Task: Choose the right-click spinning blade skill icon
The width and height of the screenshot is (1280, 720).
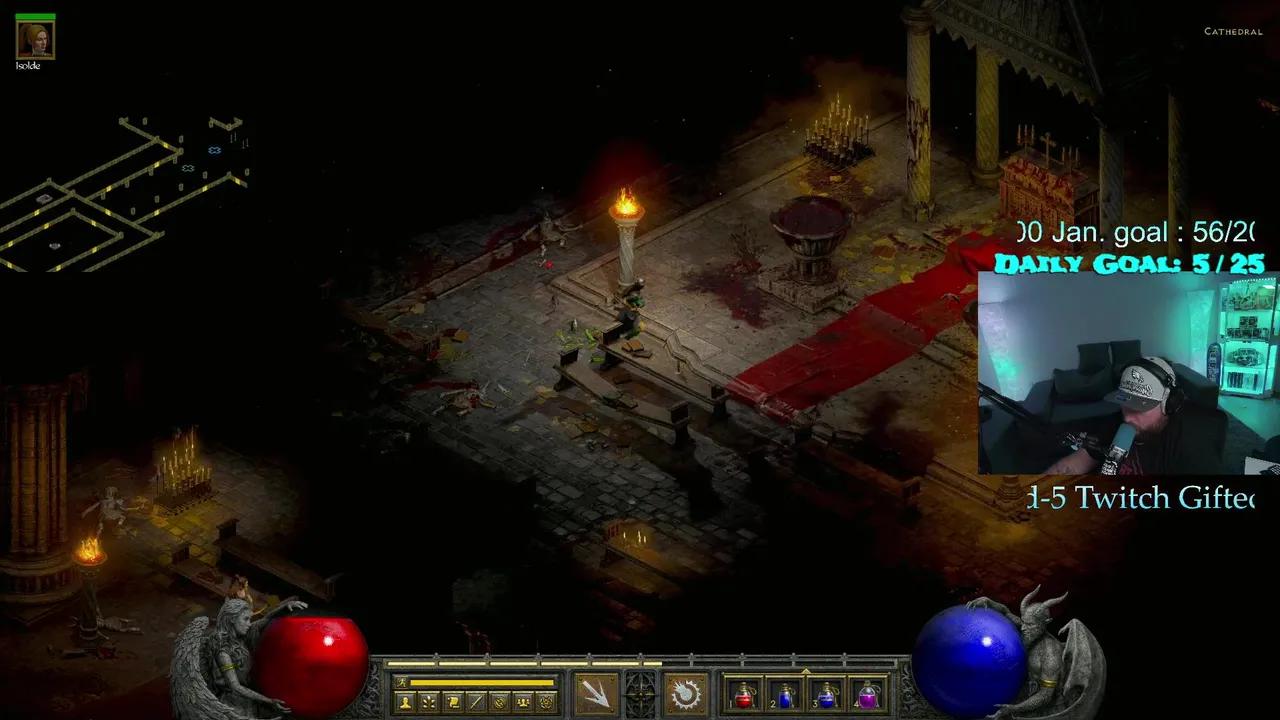Action: (686, 693)
